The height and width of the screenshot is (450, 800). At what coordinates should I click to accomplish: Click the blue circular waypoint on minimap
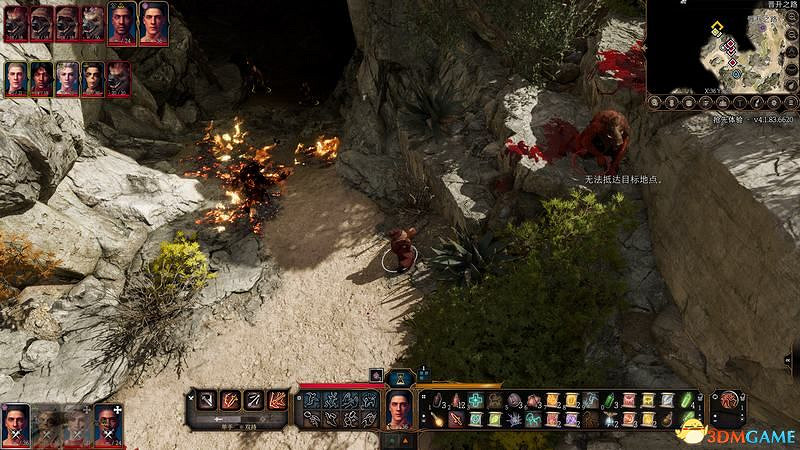point(736,72)
